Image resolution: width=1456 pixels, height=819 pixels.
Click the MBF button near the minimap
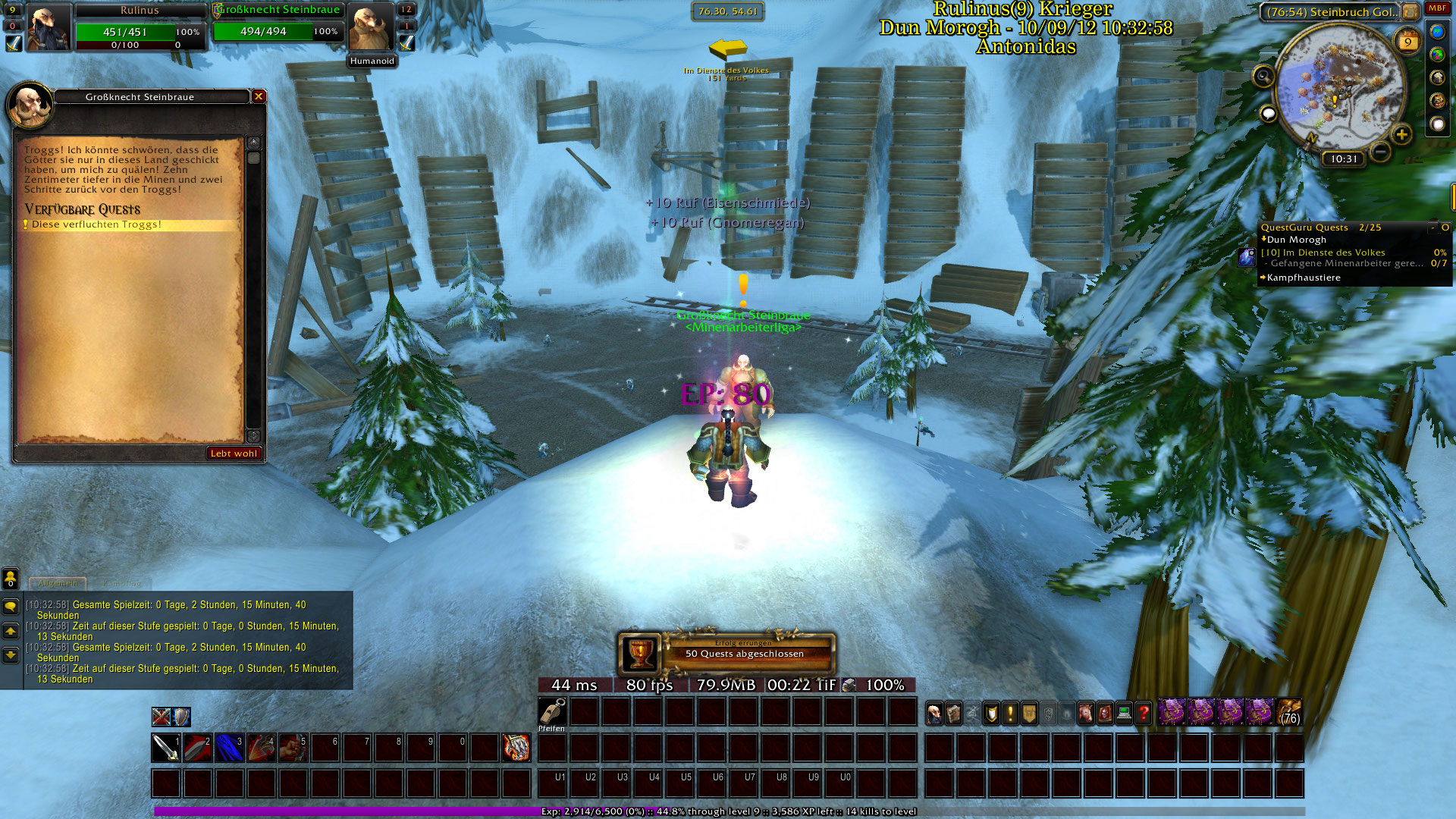1437,8
